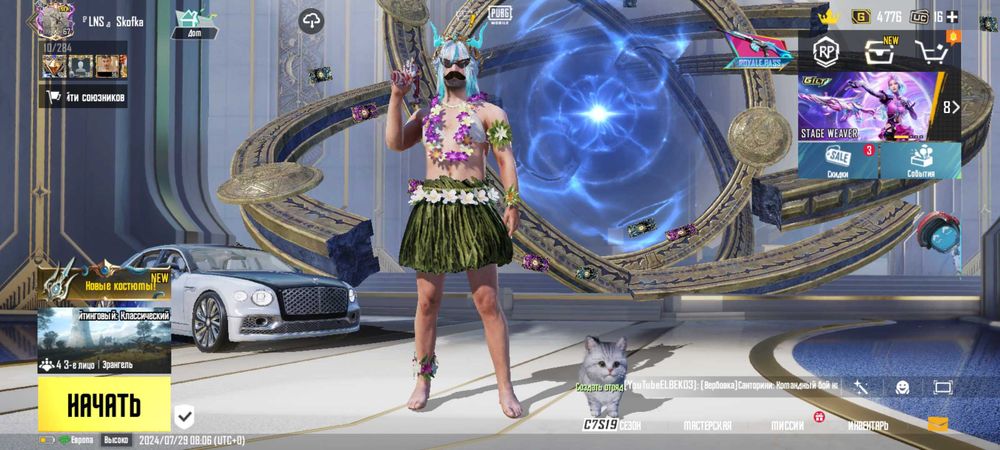Open the Инвентарь inventory tab
The image size is (1000, 450).
pyautogui.click(x=868, y=425)
